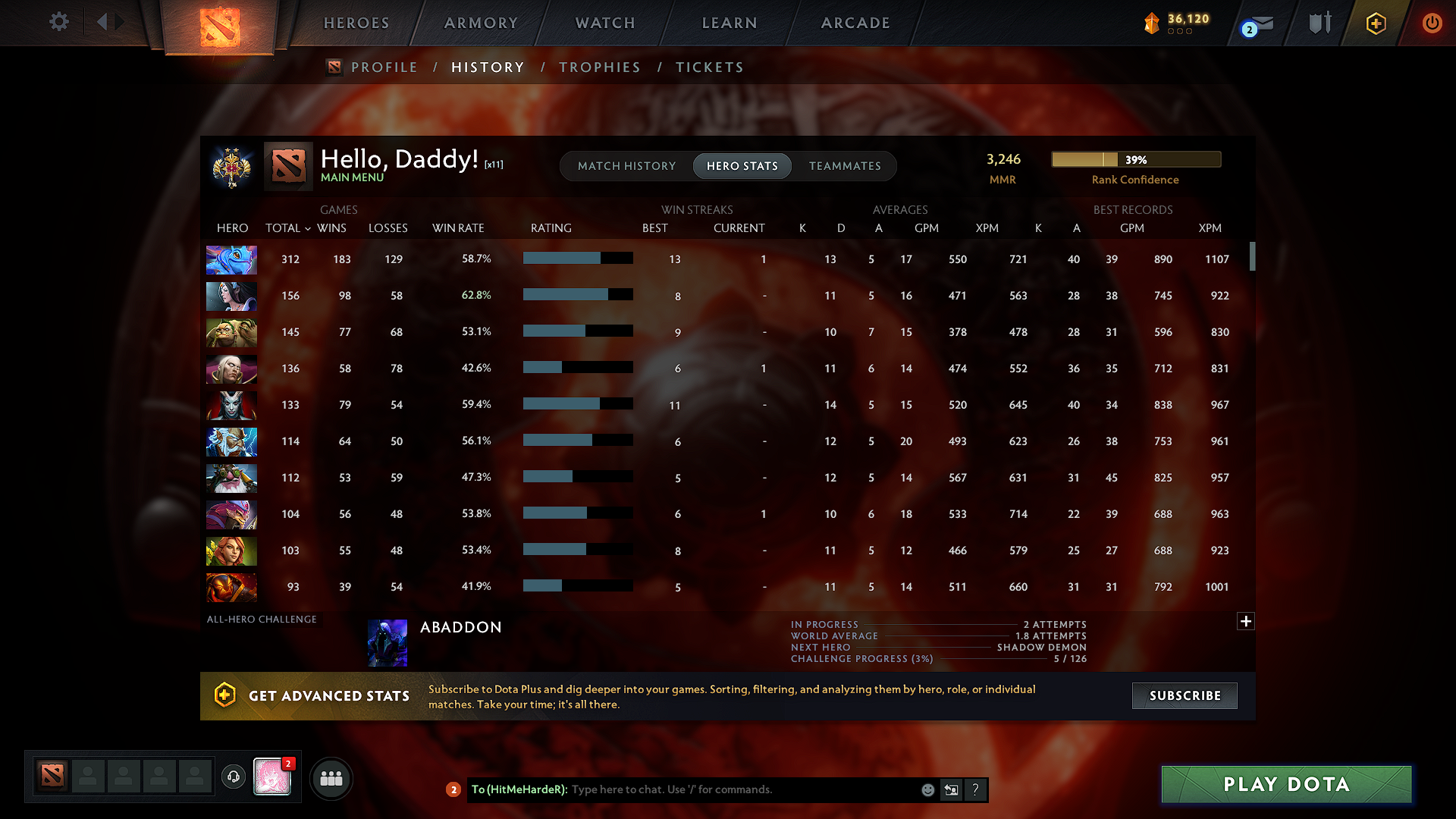Image resolution: width=1456 pixels, height=819 pixels.
Task: Click the red power button icon
Action: click(x=1432, y=23)
